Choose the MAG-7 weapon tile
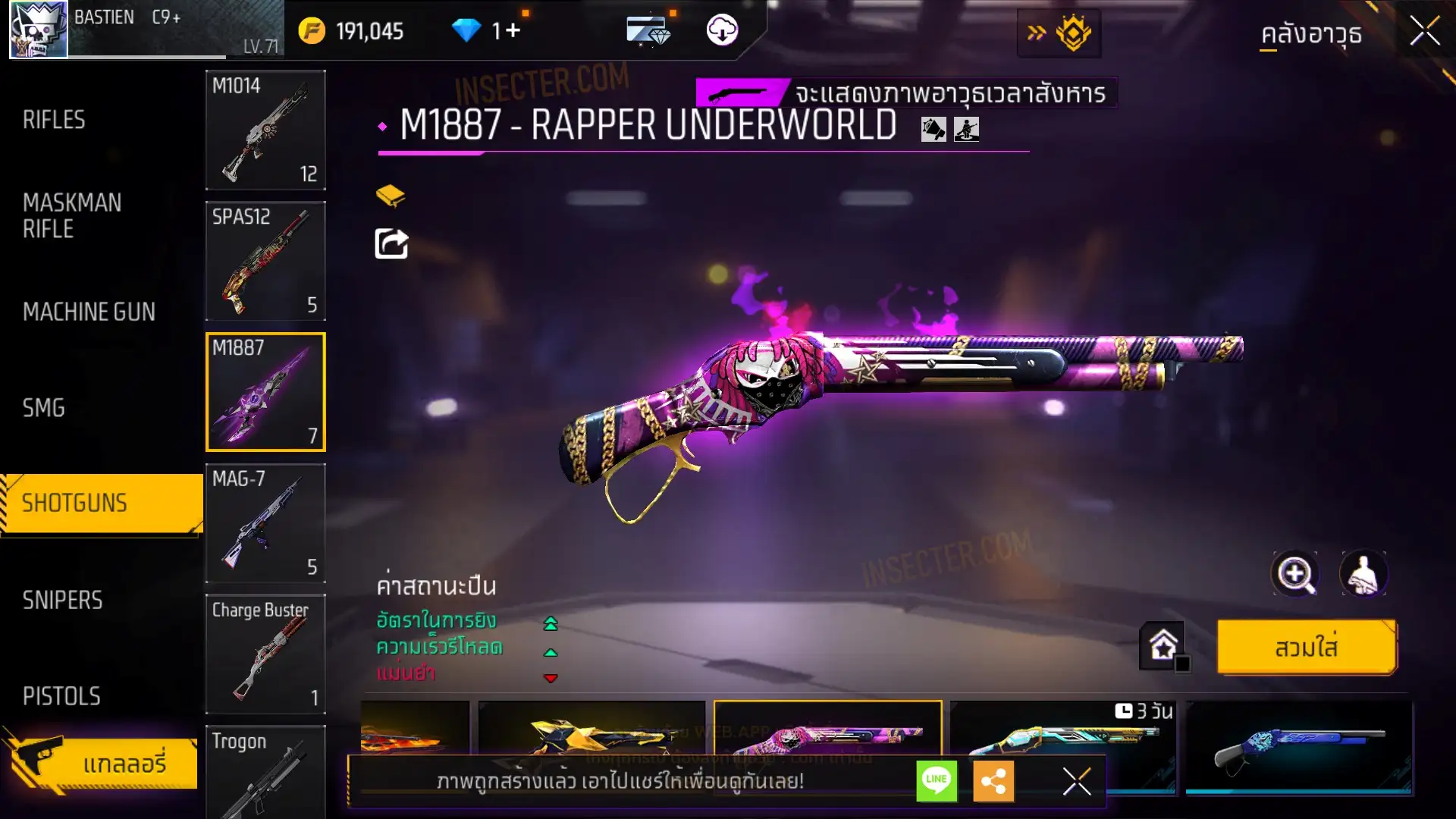The height and width of the screenshot is (819, 1456). coord(265,523)
